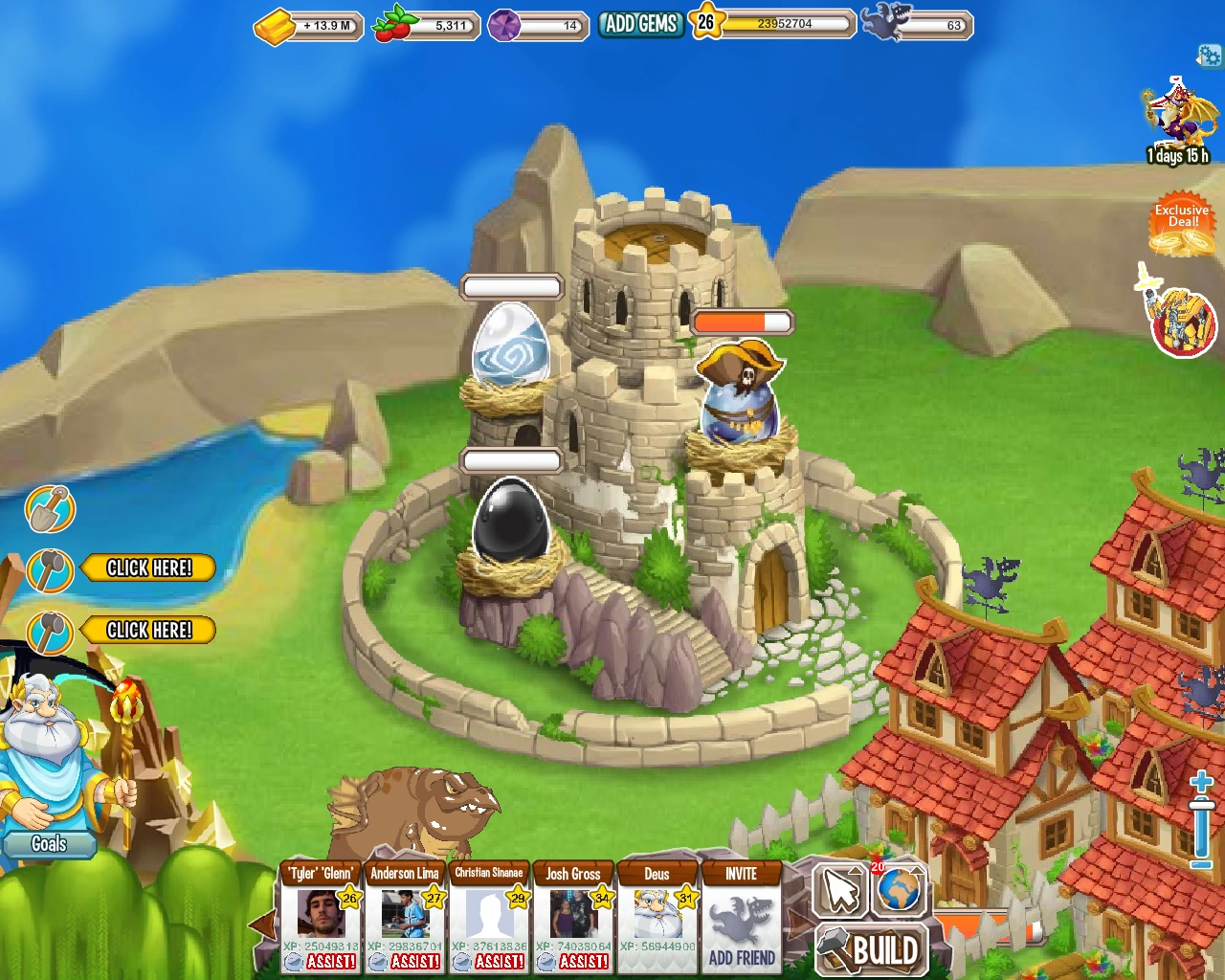1225x980 pixels.
Task: Open the timed event with 1 days 15 h
Action: [x=1178, y=122]
